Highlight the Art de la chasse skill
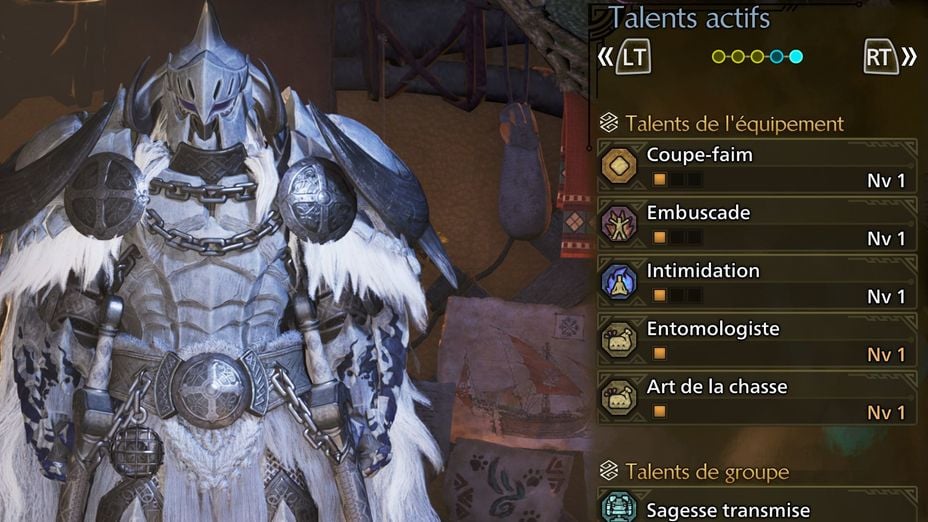Viewport: 928px width, 522px height. tap(757, 398)
